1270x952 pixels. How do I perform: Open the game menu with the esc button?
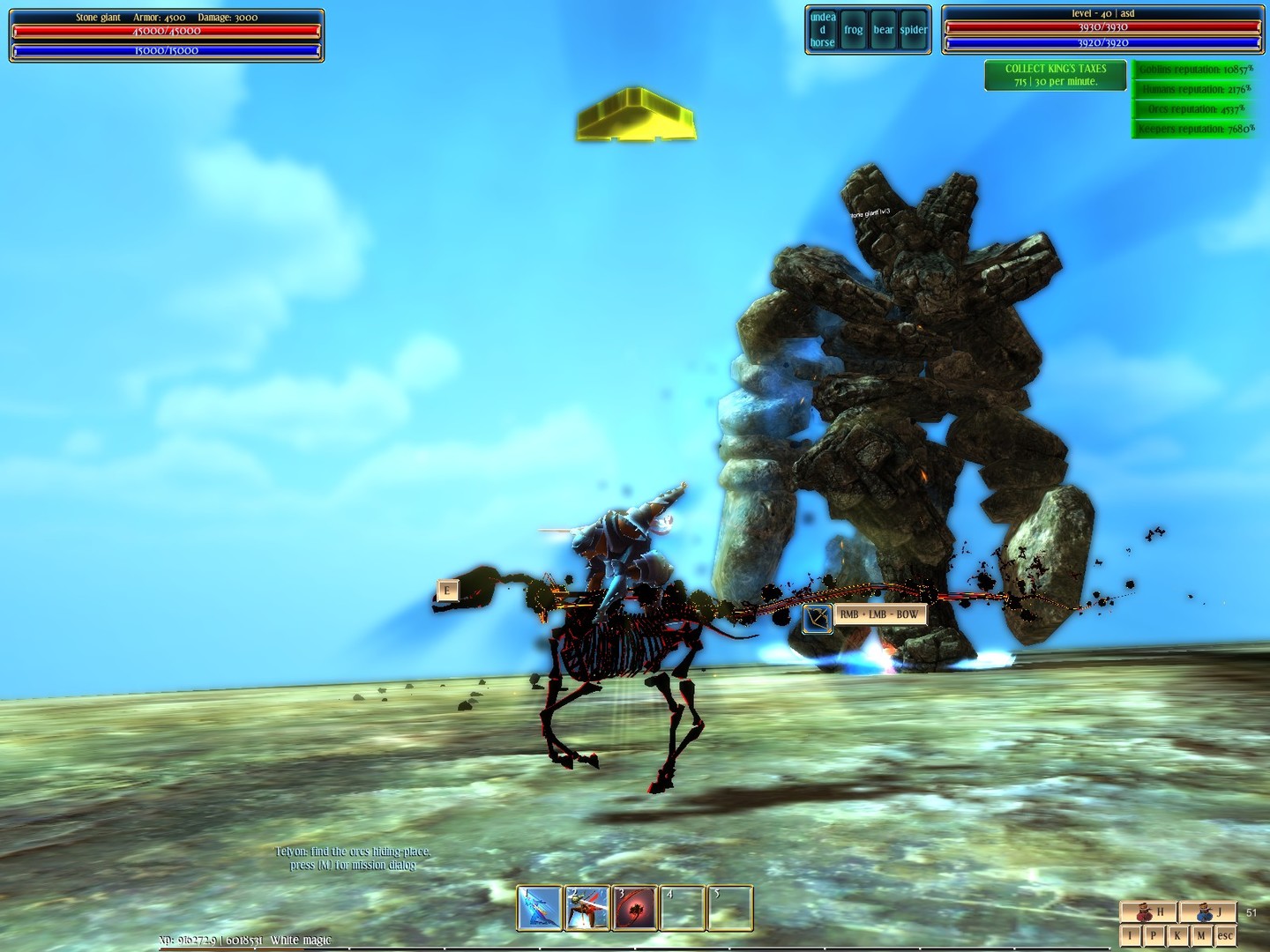1226,934
